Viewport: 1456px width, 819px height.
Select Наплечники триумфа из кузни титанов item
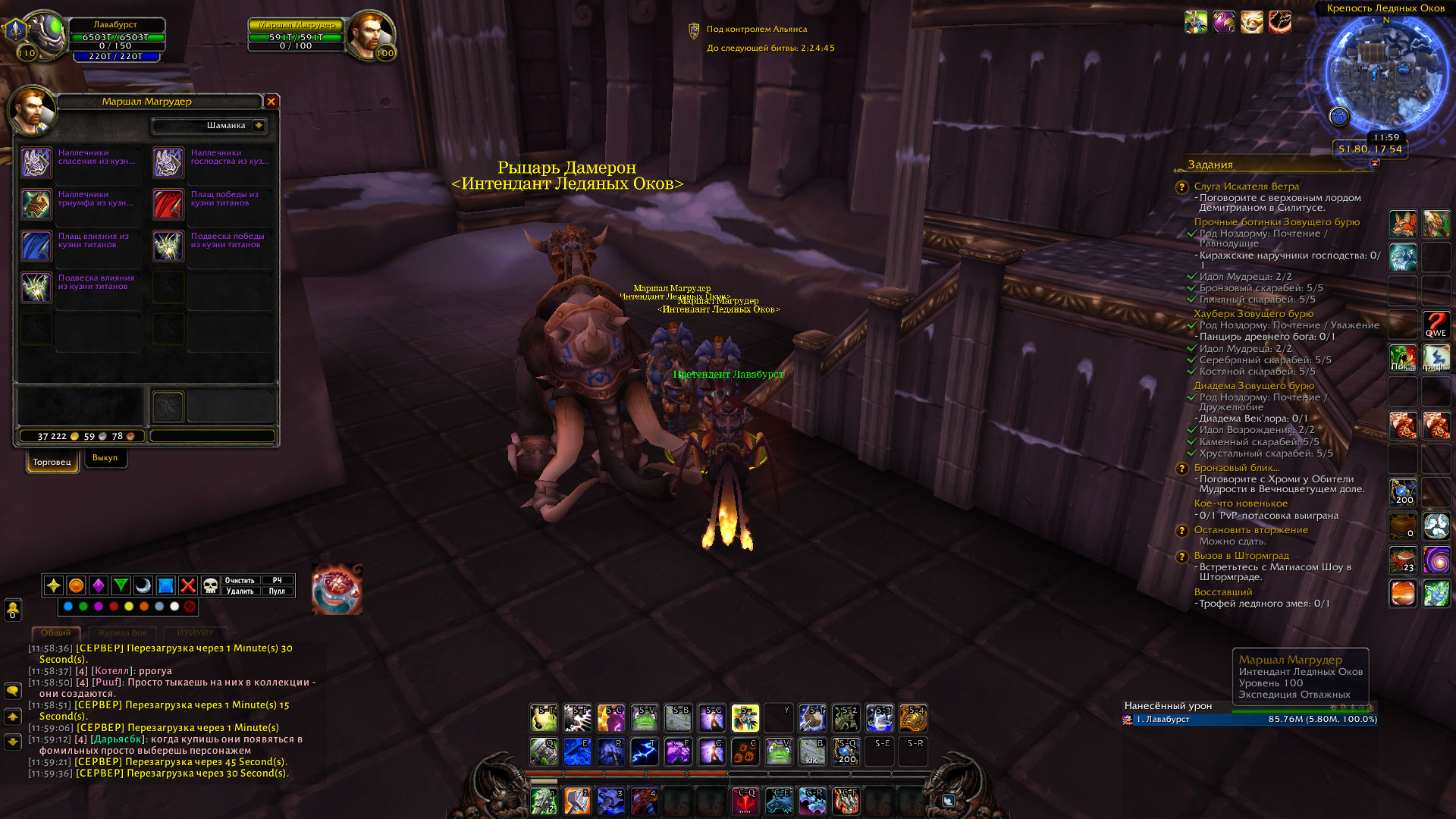click(x=36, y=204)
